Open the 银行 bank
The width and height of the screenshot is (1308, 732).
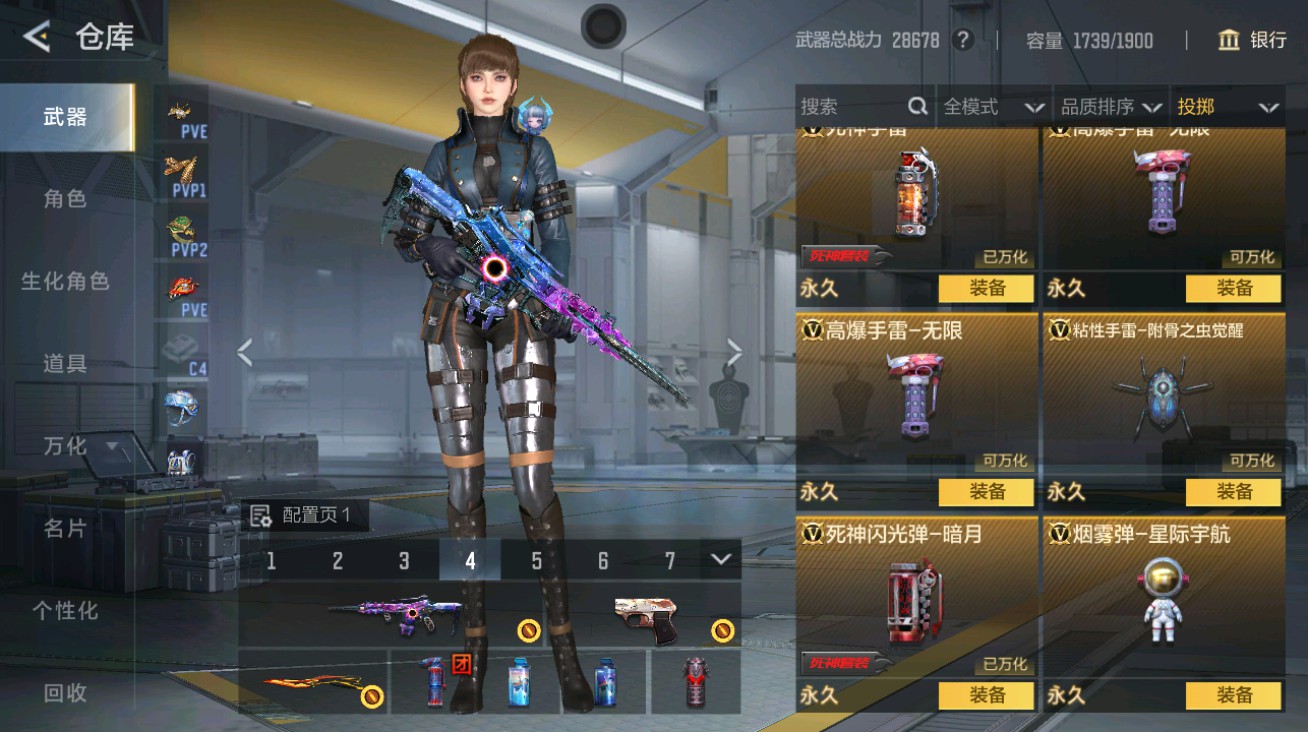tap(1252, 40)
